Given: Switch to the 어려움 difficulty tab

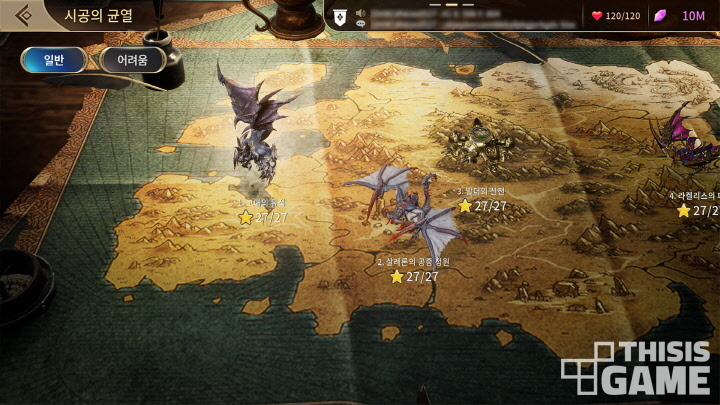Looking at the screenshot, I should [x=132, y=60].
